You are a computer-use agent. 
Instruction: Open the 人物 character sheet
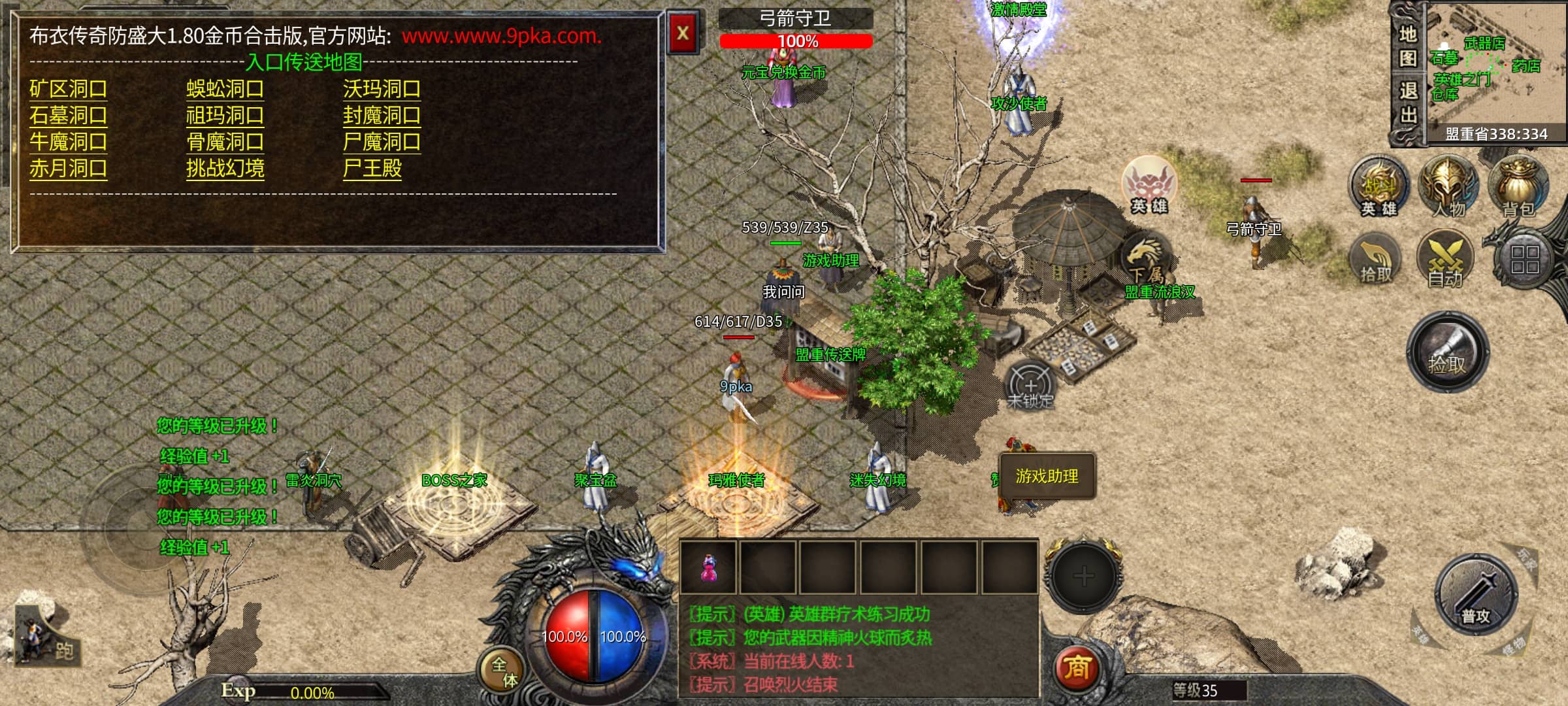coord(1448,186)
